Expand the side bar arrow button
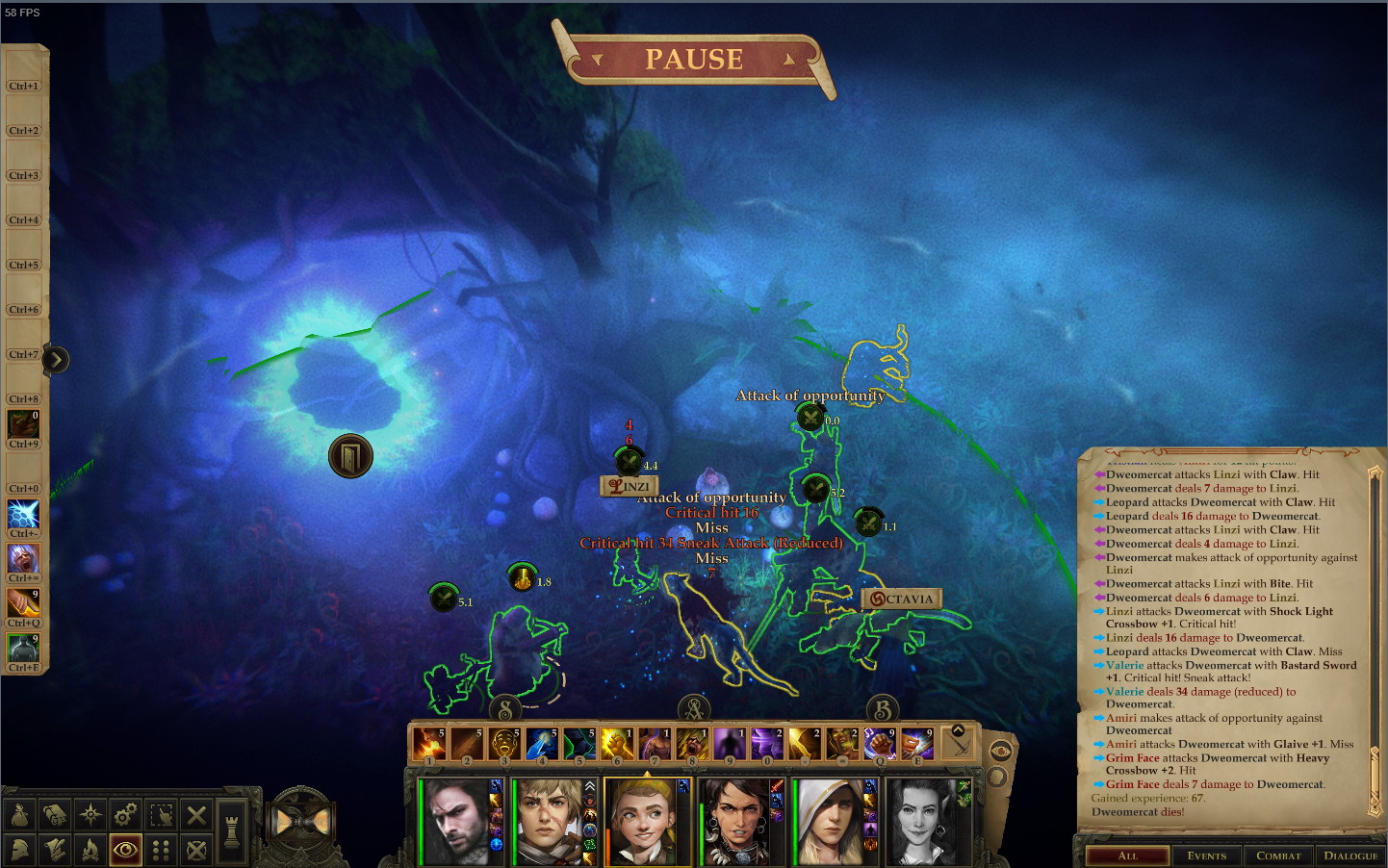The image size is (1388, 868). [x=56, y=360]
